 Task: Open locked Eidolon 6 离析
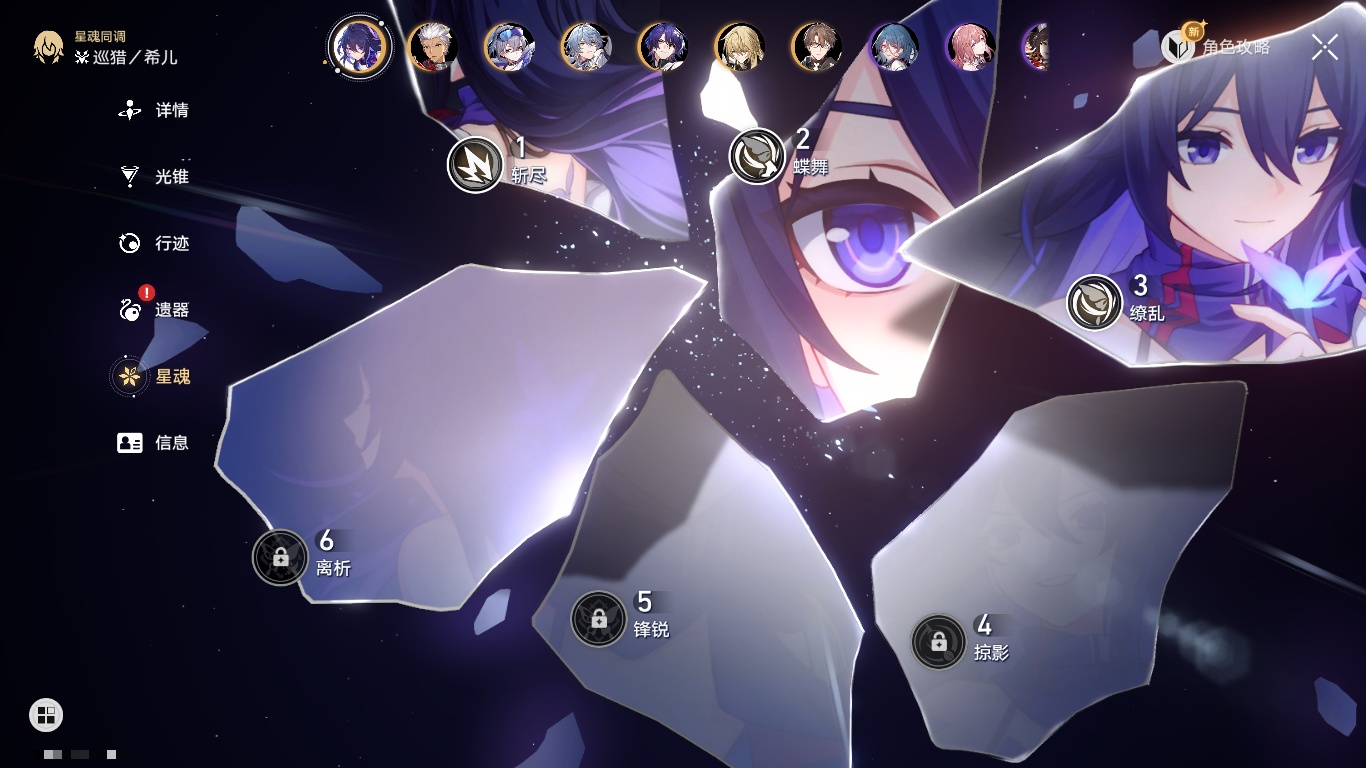click(x=280, y=557)
